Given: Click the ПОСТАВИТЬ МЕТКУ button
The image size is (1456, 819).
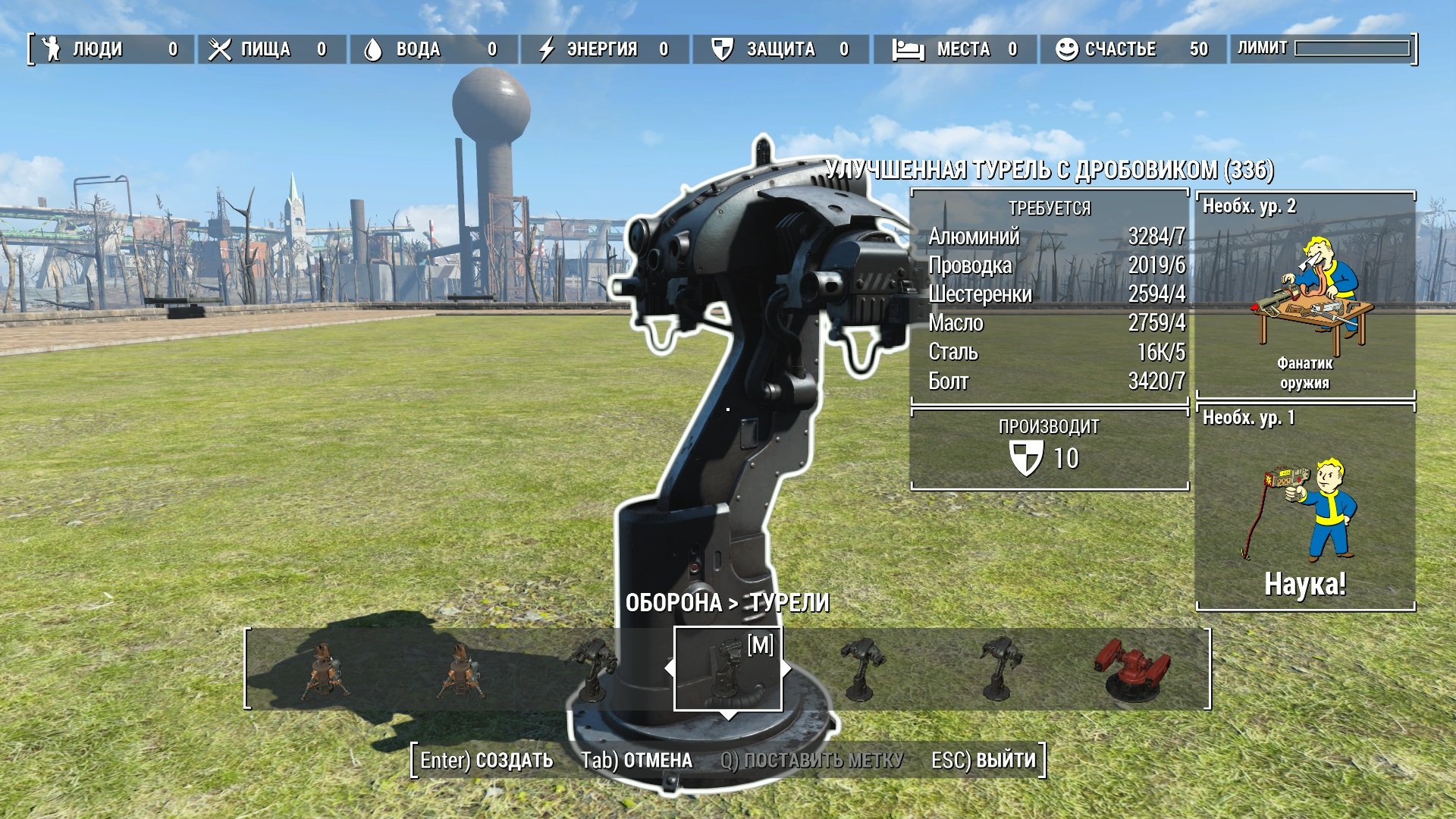Looking at the screenshot, I should click(x=811, y=761).
